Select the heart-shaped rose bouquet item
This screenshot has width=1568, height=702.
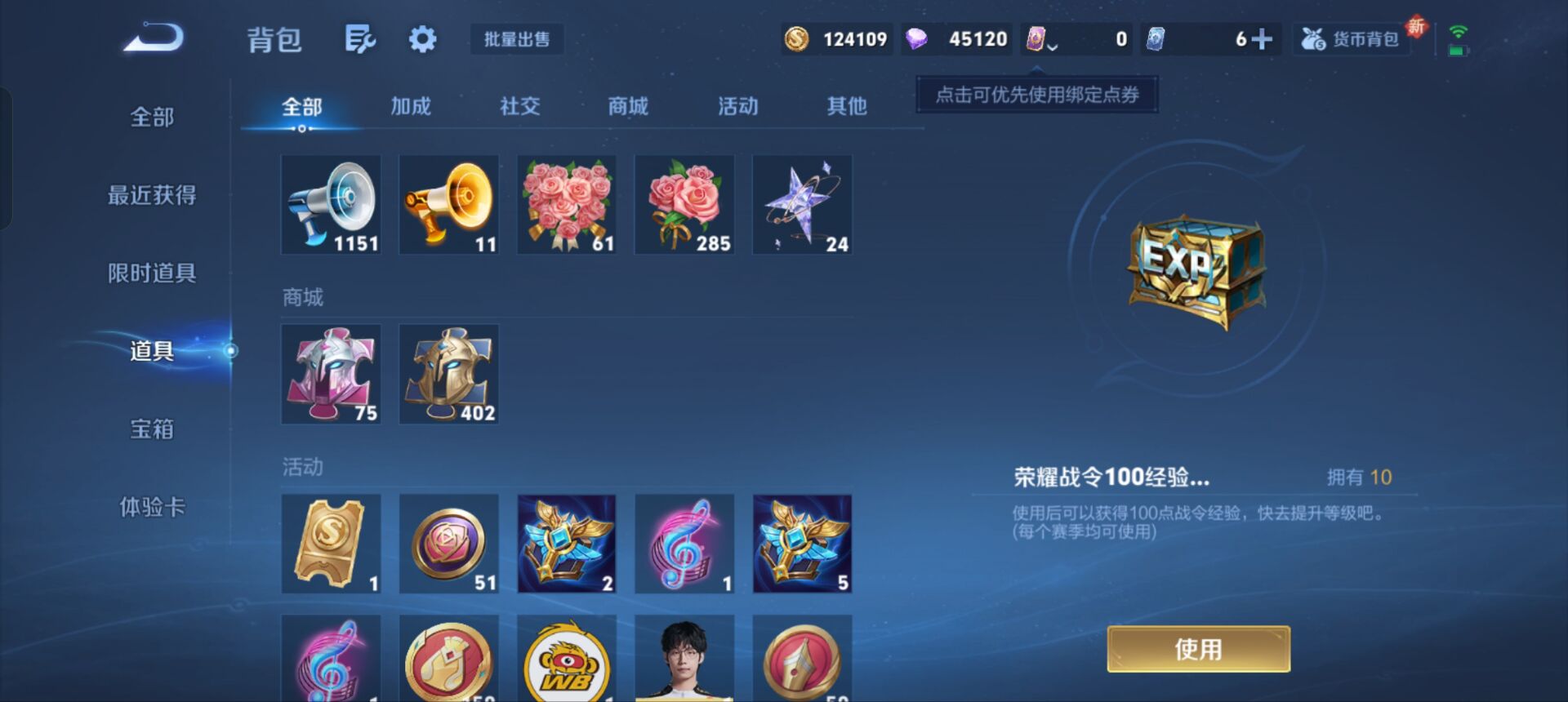pyautogui.click(x=566, y=204)
